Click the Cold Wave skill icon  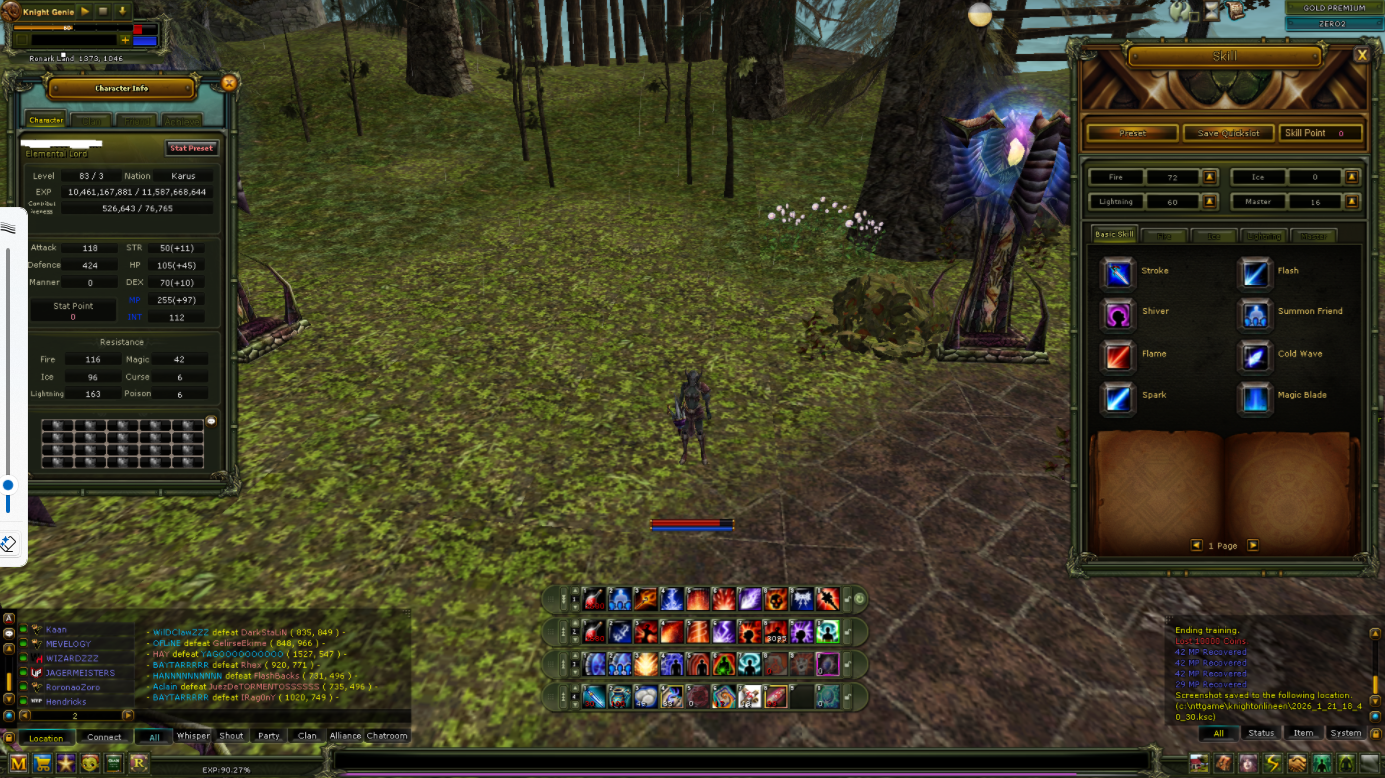(x=1255, y=354)
